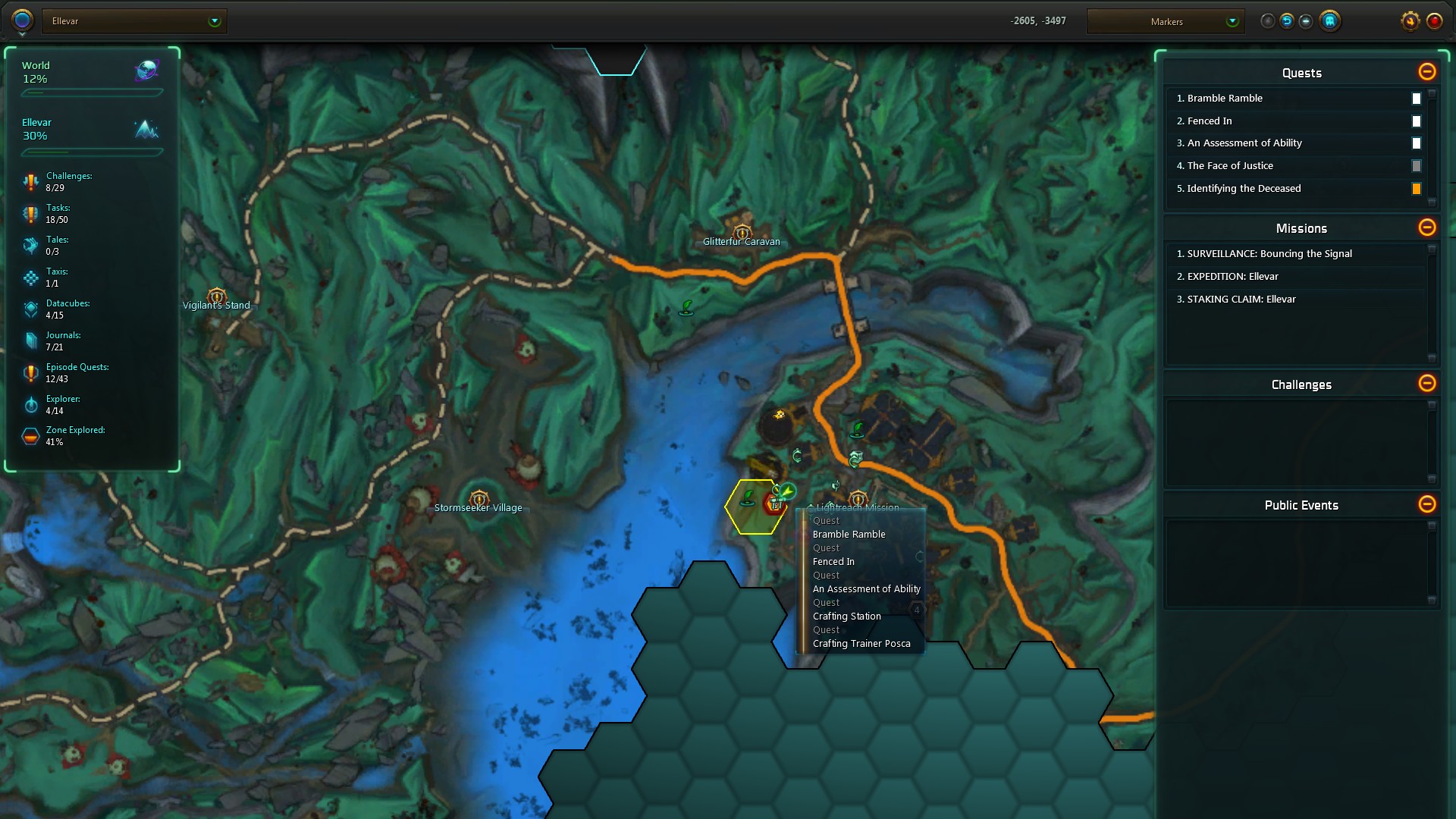The height and width of the screenshot is (819, 1456).
Task: Close the map with the red button
Action: click(1434, 21)
